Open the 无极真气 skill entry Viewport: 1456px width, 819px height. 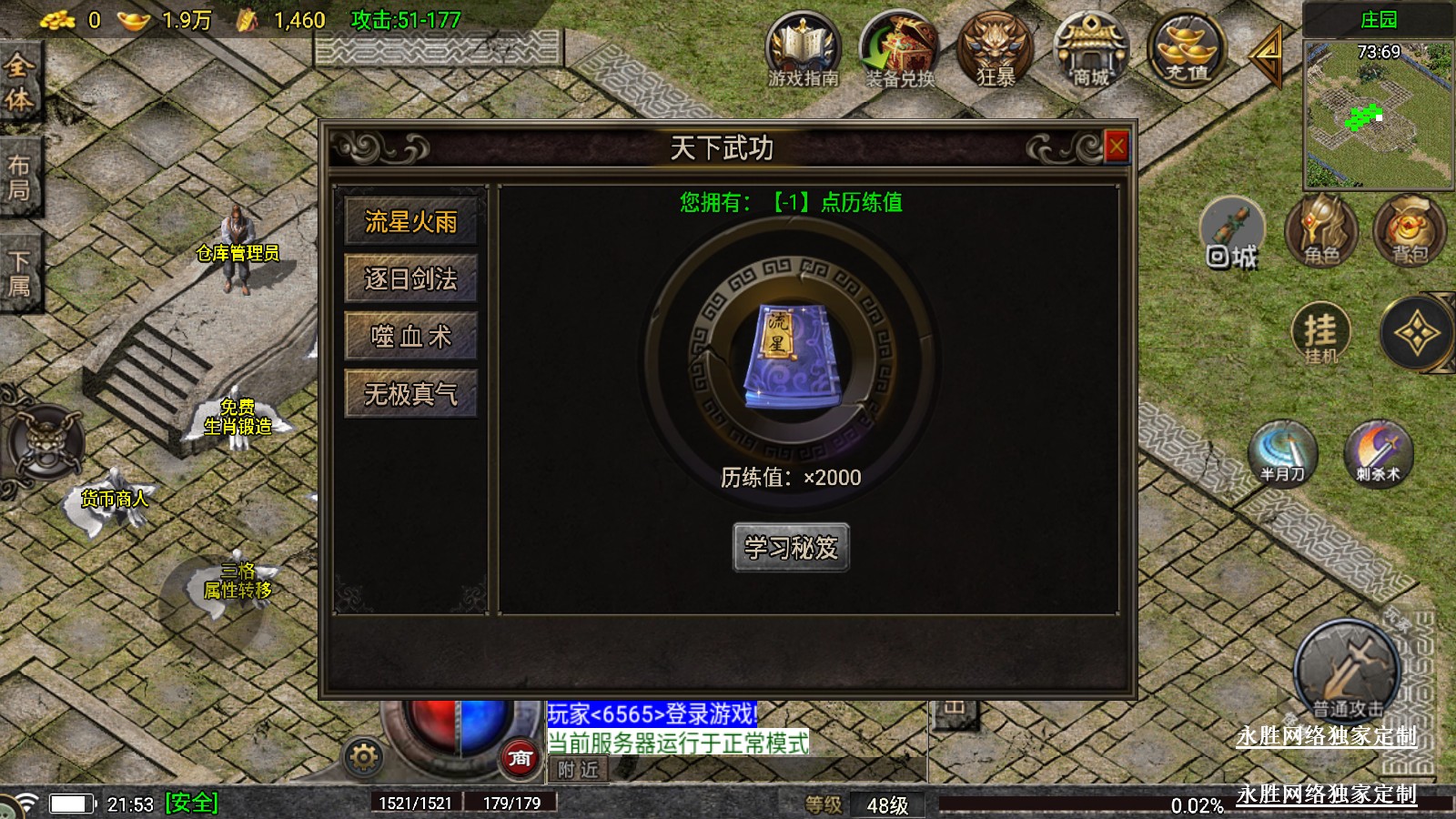coord(410,394)
